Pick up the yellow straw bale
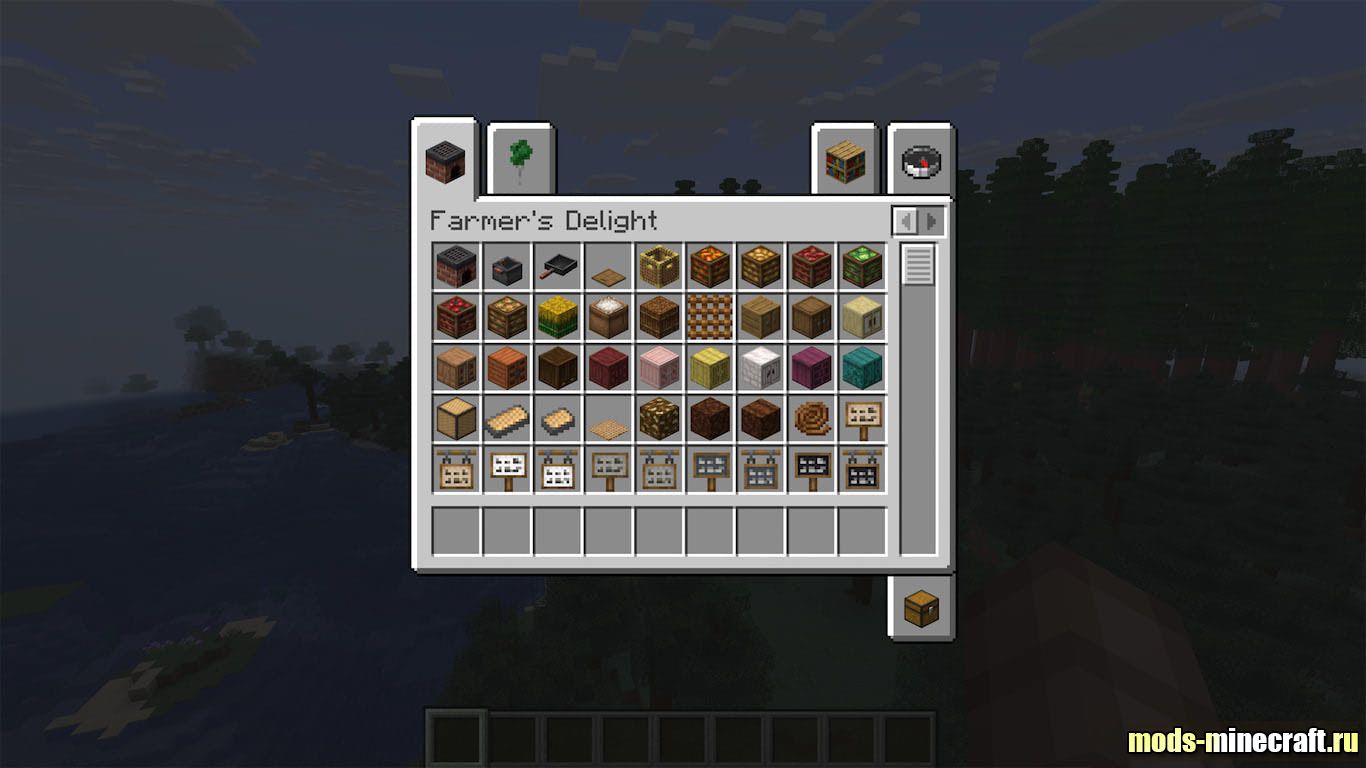The image size is (1366, 768). 558,317
